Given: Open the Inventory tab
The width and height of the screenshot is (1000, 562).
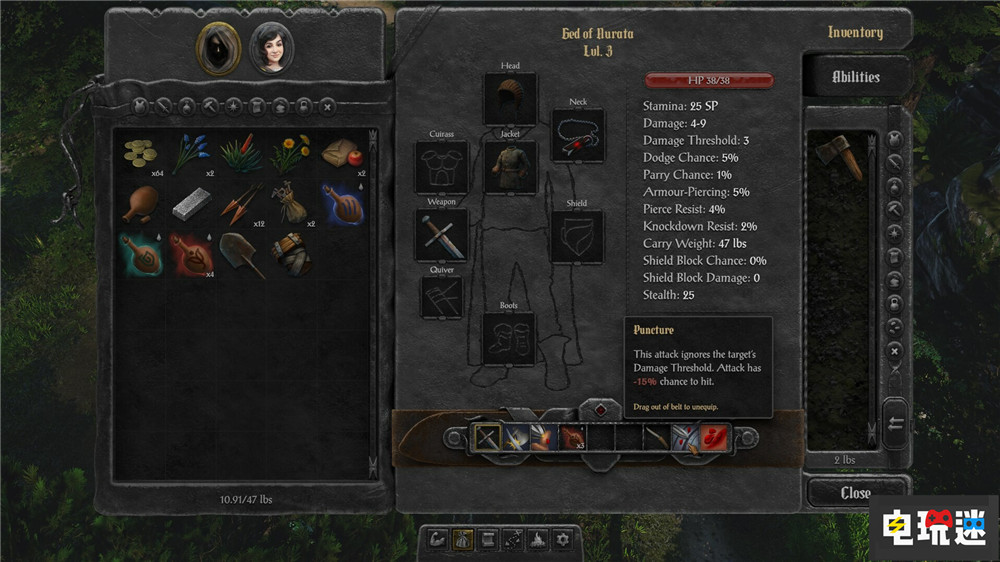Looking at the screenshot, I should point(855,33).
